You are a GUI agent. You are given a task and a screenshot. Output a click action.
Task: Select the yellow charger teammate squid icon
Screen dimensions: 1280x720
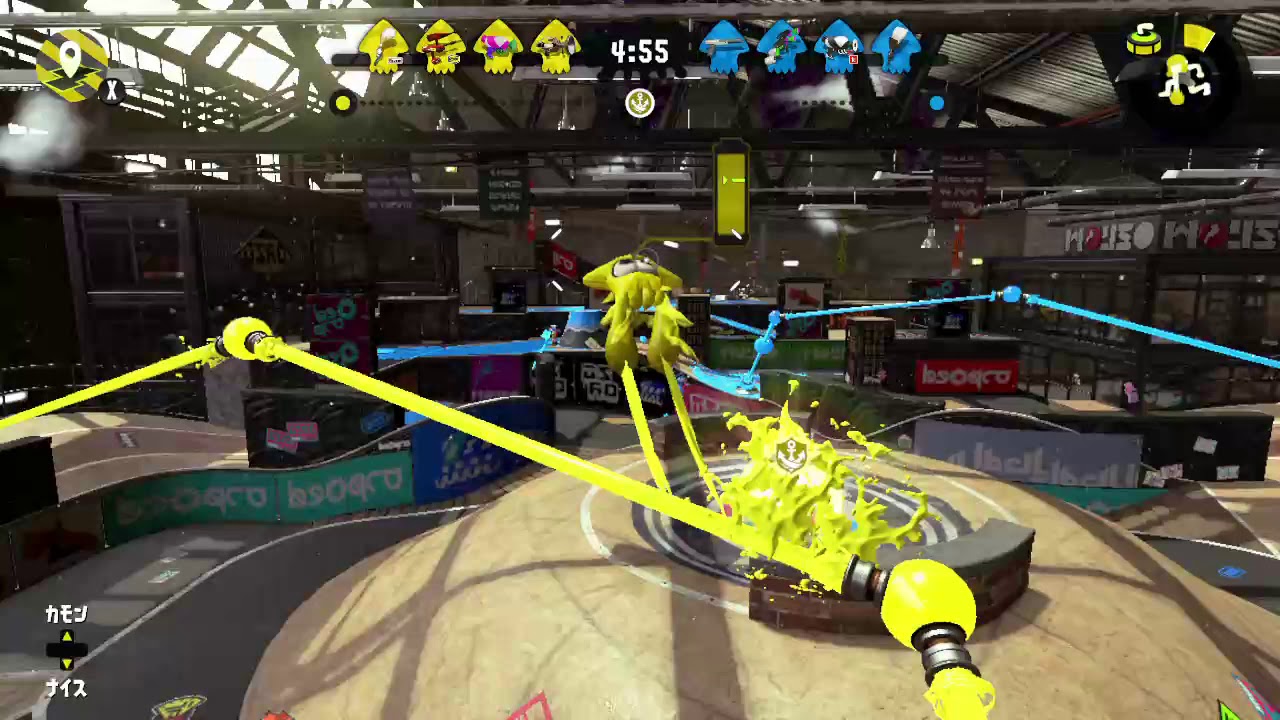(x=385, y=48)
